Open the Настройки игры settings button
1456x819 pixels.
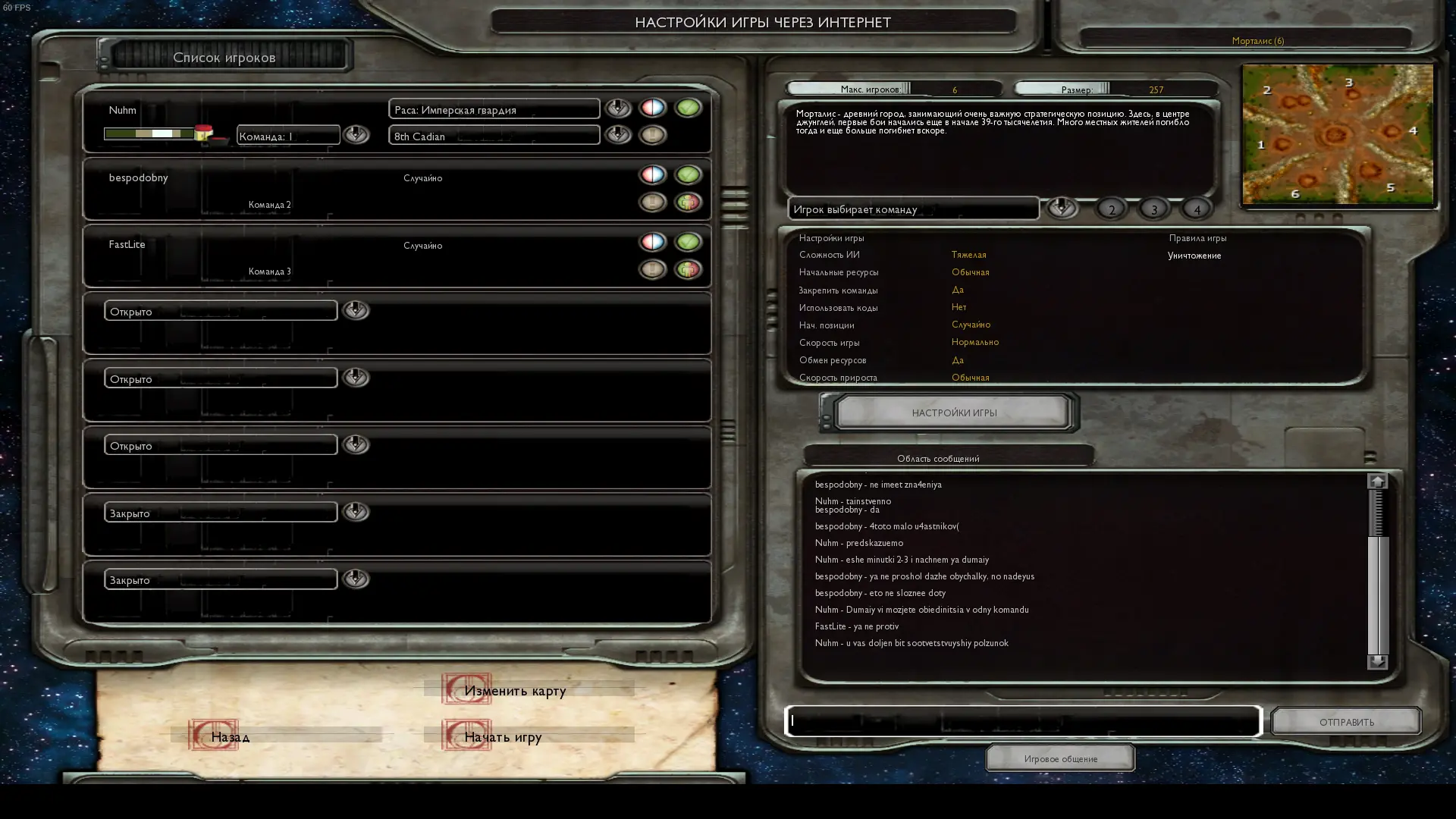(x=953, y=413)
